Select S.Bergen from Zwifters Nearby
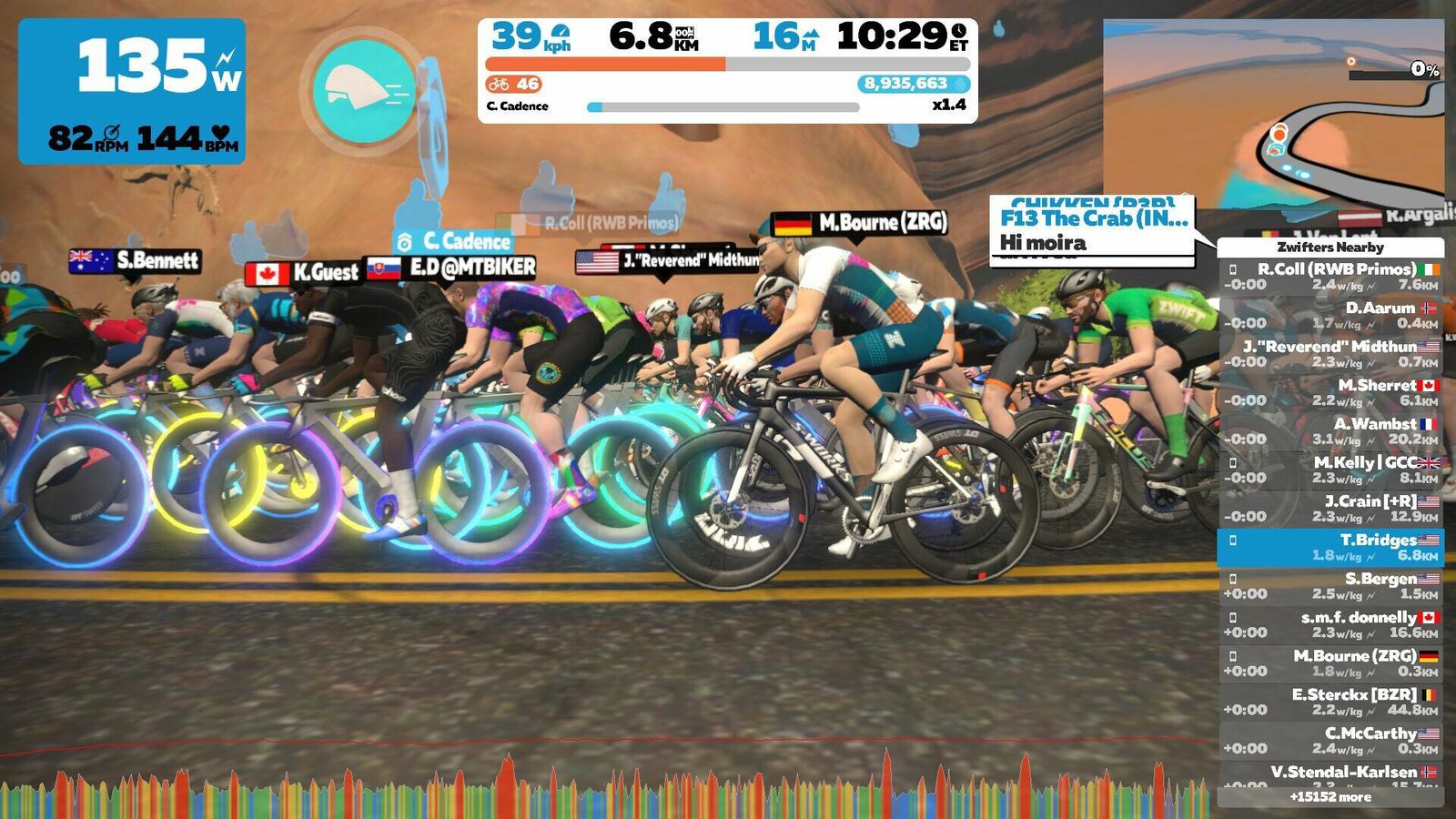Viewport: 1456px width, 819px height. (x=1330, y=586)
